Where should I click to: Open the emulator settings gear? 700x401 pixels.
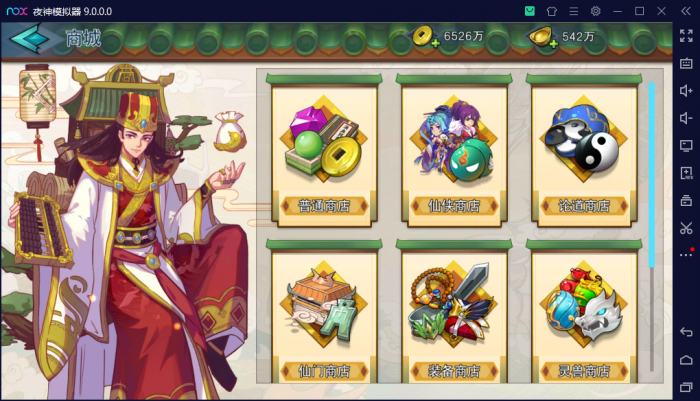point(595,11)
